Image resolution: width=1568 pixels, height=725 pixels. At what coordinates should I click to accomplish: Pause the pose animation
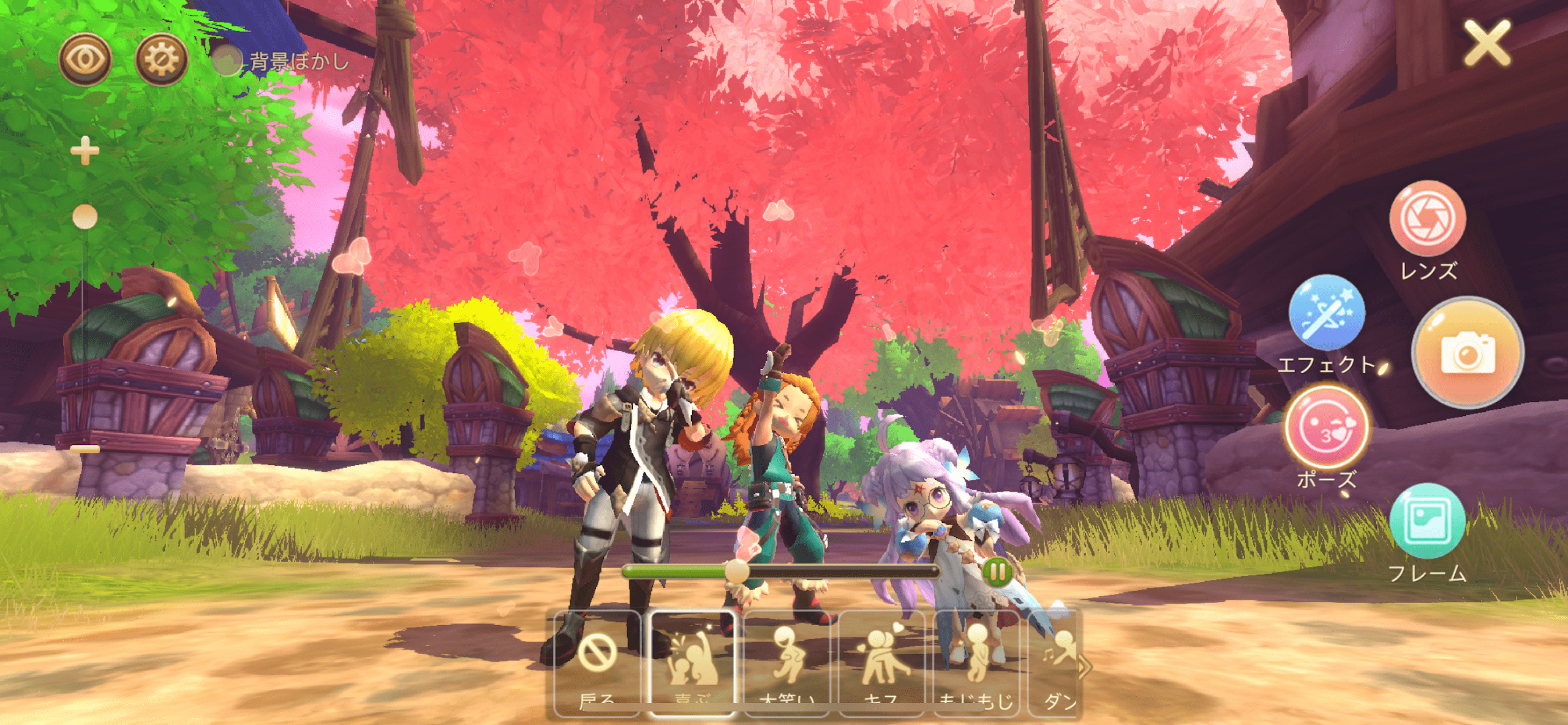pos(997,572)
